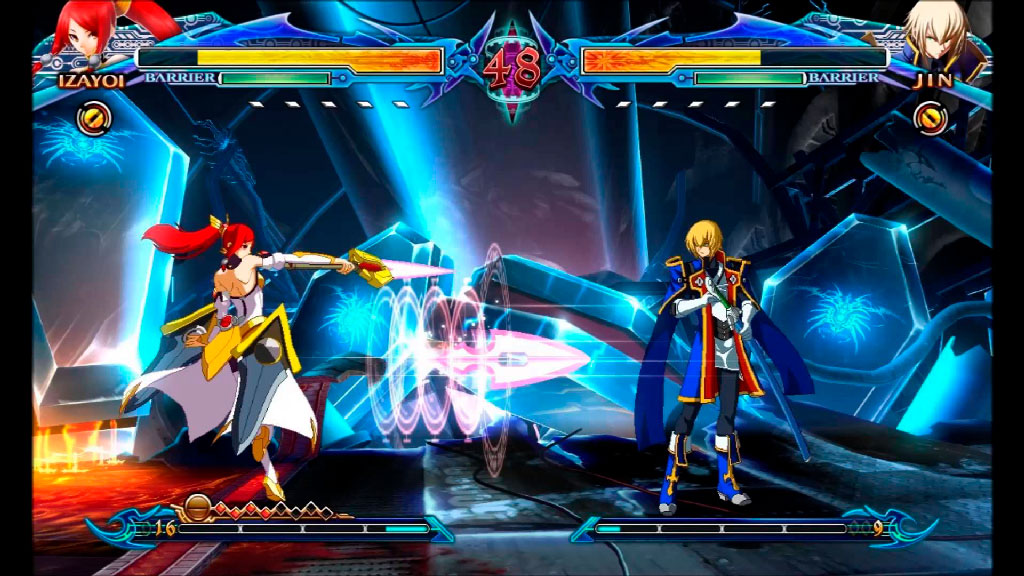This screenshot has width=1024, height=576.
Task: Select the burst icon under Izayoi's name
Action: tap(94, 119)
